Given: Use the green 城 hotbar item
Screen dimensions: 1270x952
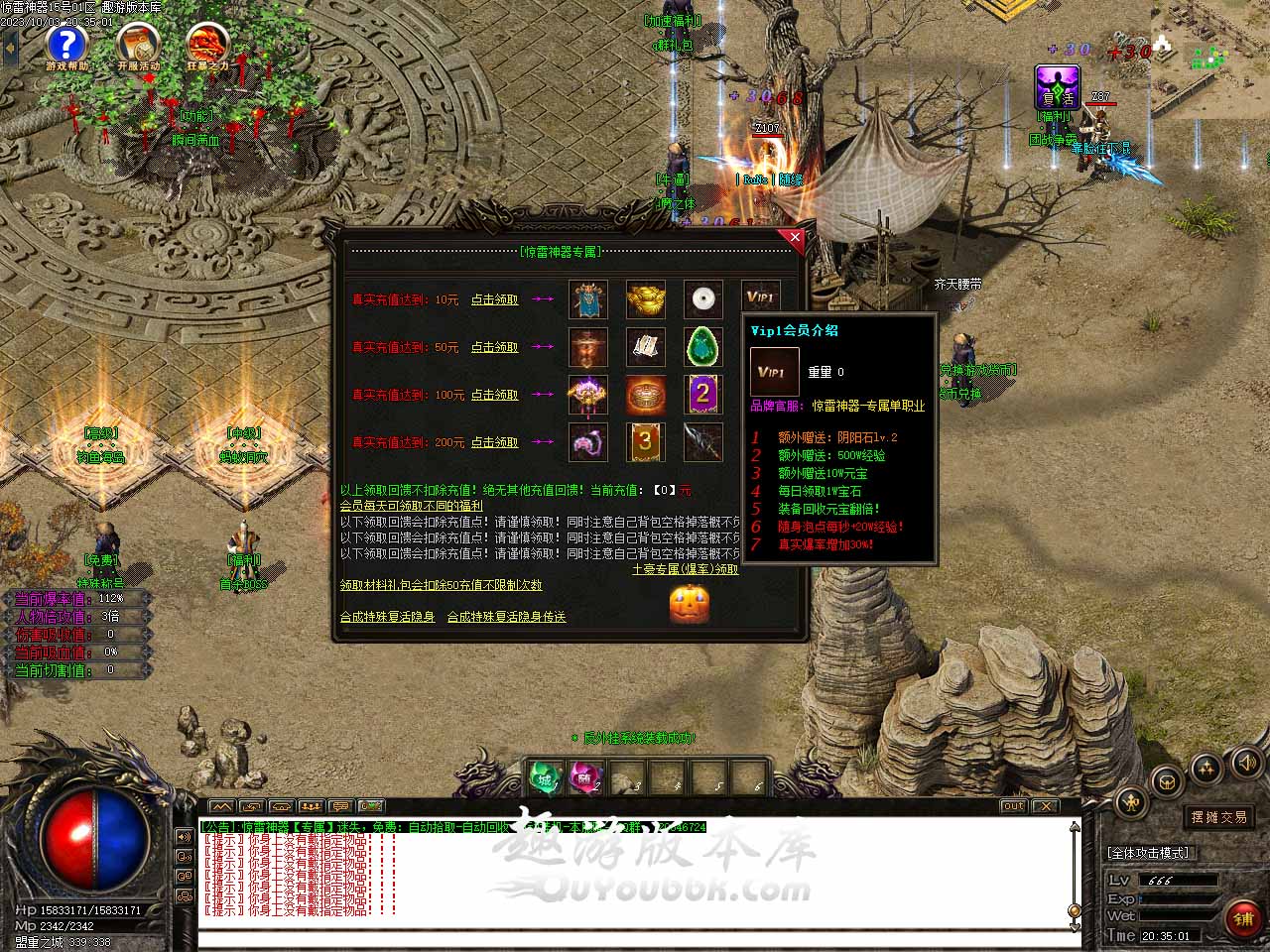Looking at the screenshot, I should [545, 777].
